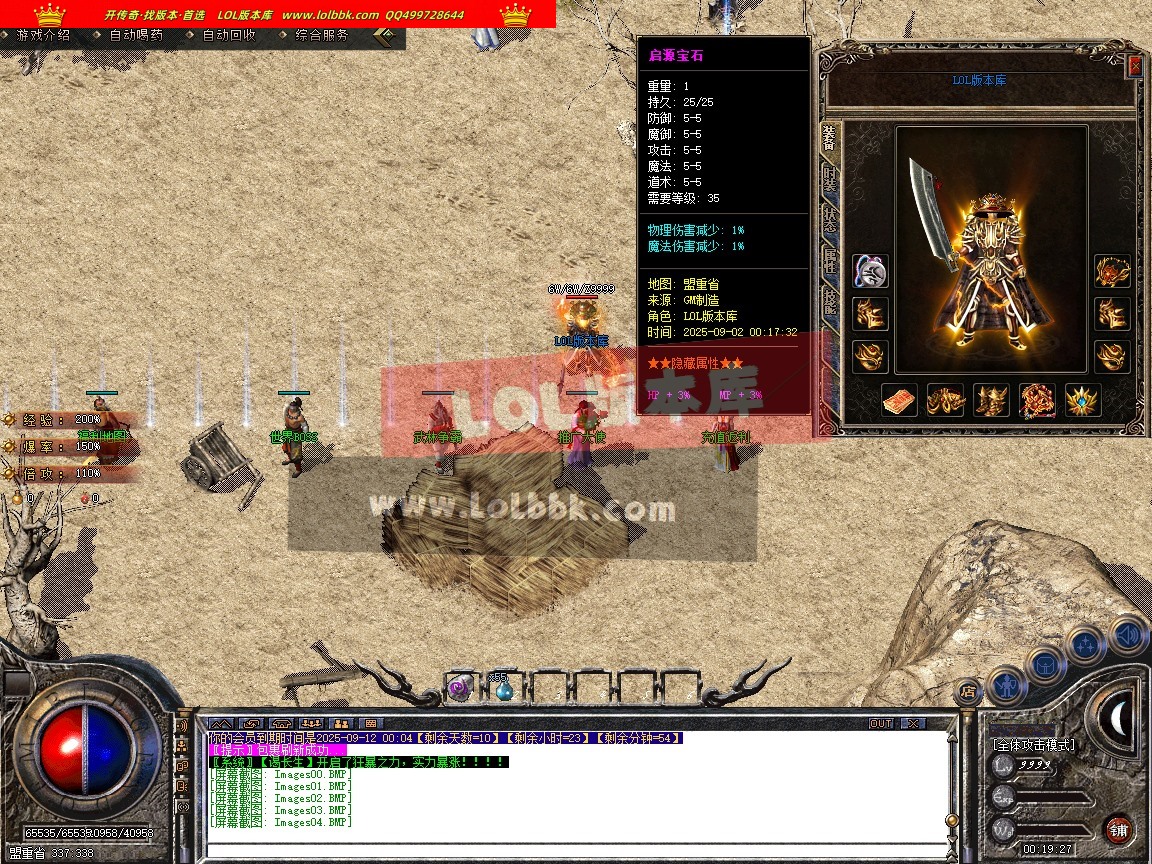Select the silver mask equipment slot
The height and width of the screenshot is (864, 1152).
870,271
